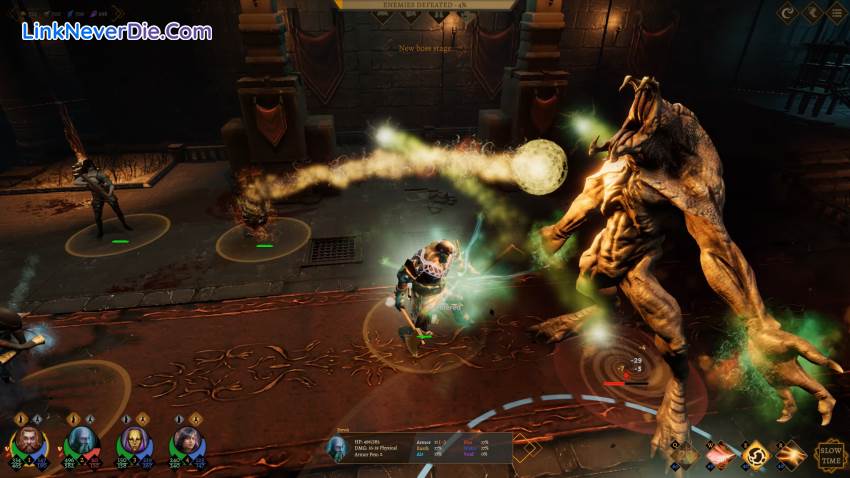850x478 pixels.
Task: Use the first dark diamond ability slot
Action: coord(686,456)
